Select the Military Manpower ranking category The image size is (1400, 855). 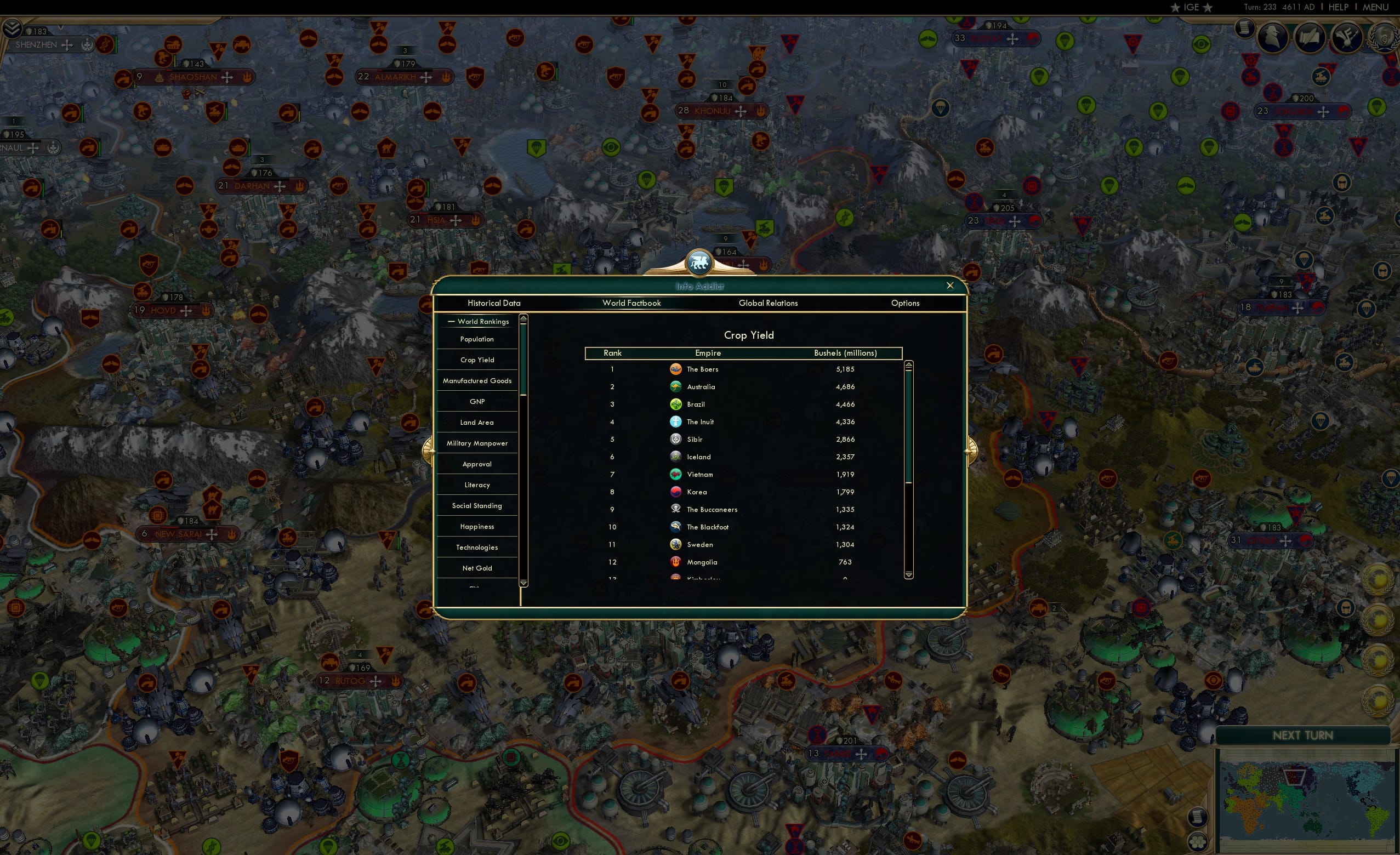coord(477,442)
